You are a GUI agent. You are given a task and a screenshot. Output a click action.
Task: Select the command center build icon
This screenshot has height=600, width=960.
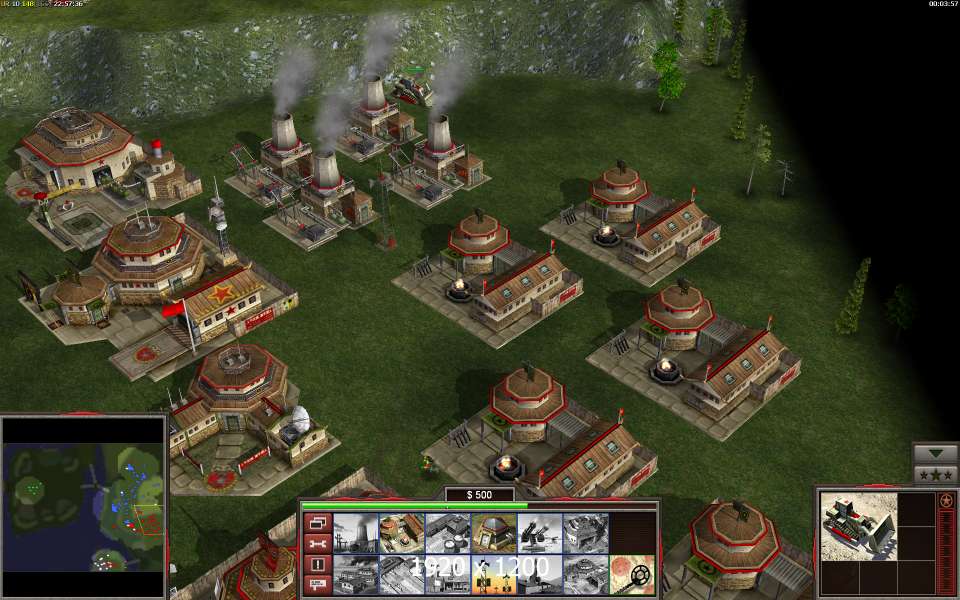coord(584,575)
